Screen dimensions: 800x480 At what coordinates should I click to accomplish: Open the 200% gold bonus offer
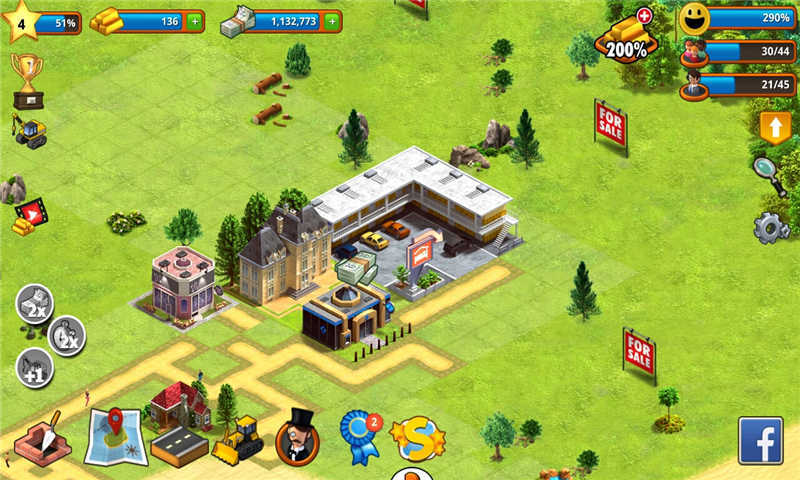(x=625, y=38)
